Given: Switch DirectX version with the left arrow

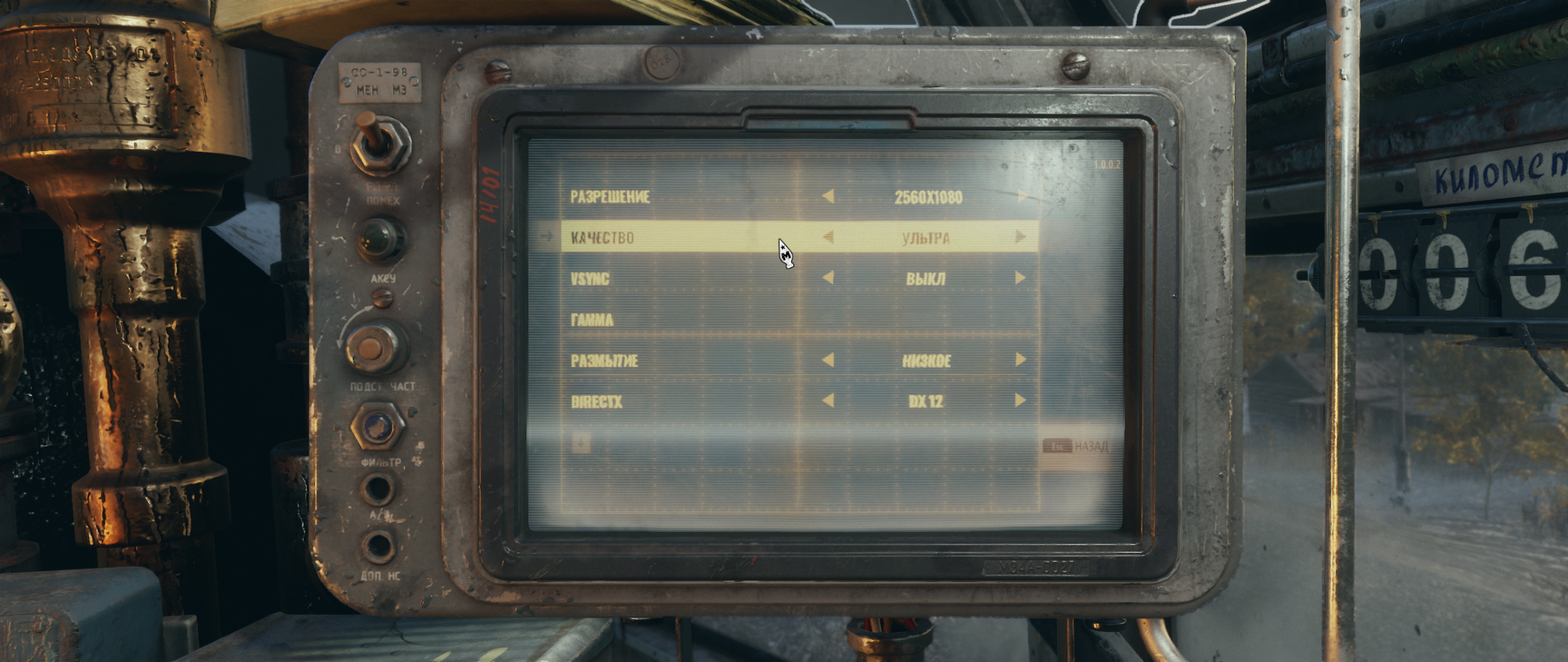Looking at the screenshot, I should pyautogui.click(x=828, y=401).
